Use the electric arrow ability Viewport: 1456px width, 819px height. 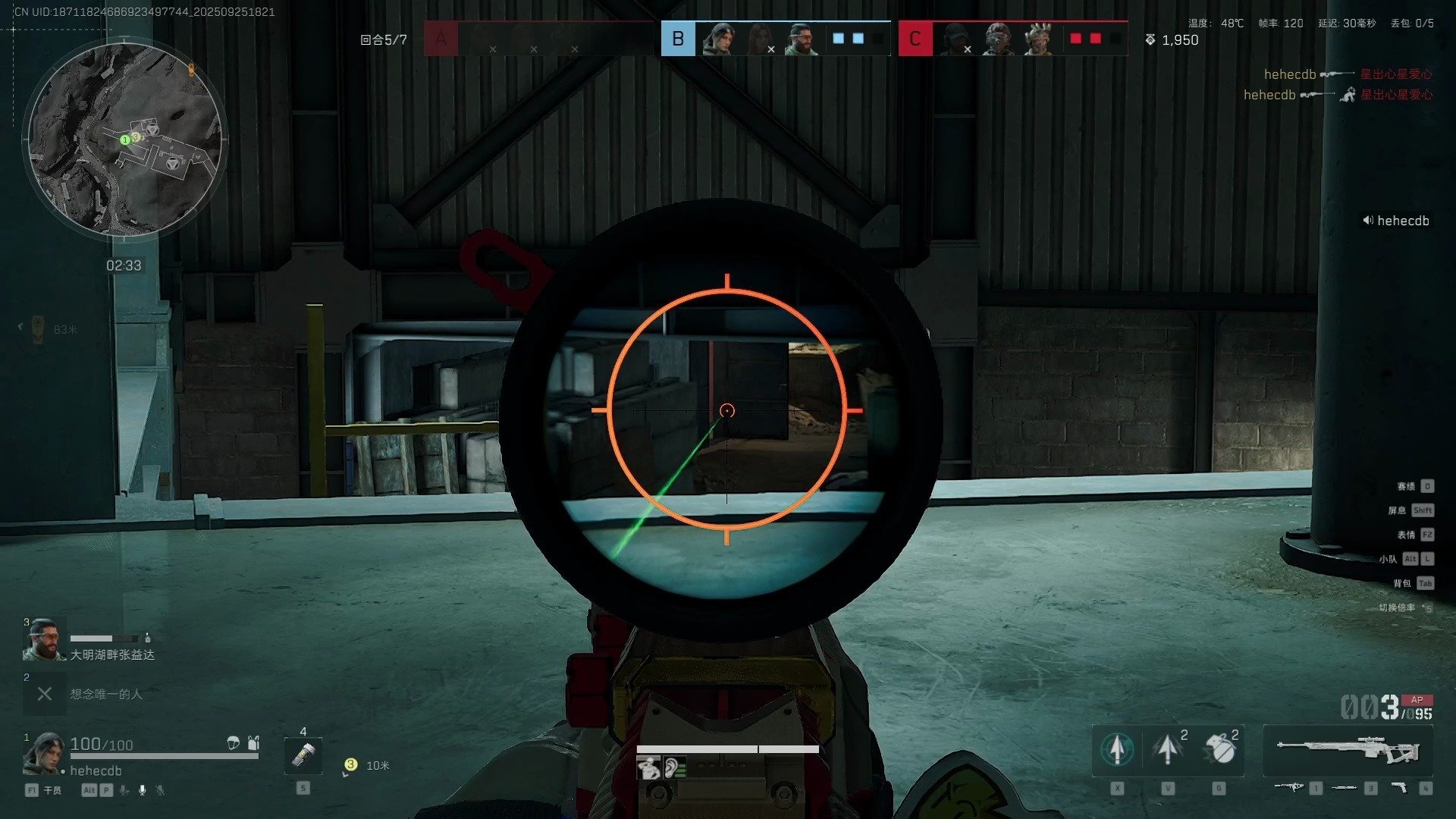pyautogui.click(x=1168, y=749)
